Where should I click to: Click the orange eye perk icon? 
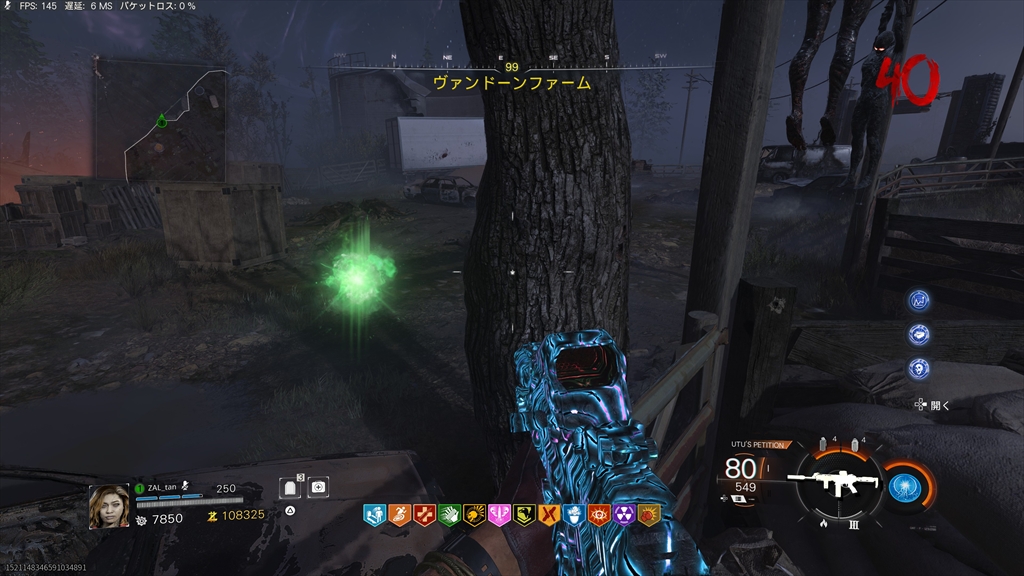pos(599,515)
